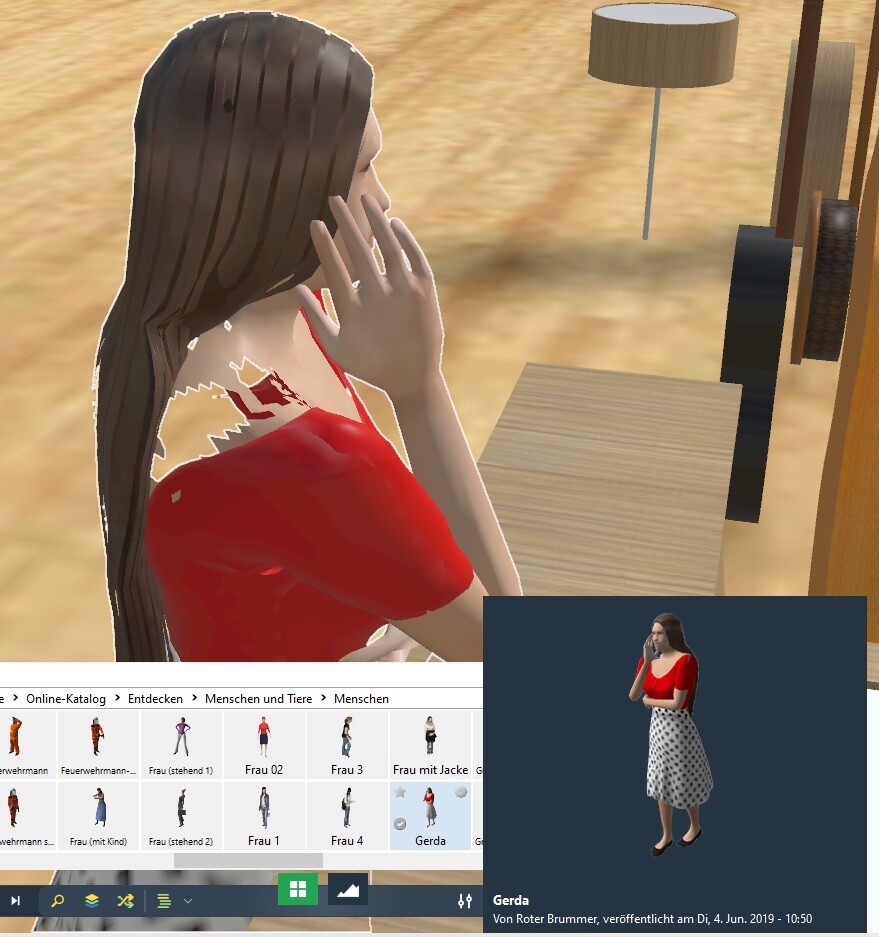Pick the Frau 3 figure
This screenshot has height=937, width=879.
pyautogui.click(x=347, y=738)
